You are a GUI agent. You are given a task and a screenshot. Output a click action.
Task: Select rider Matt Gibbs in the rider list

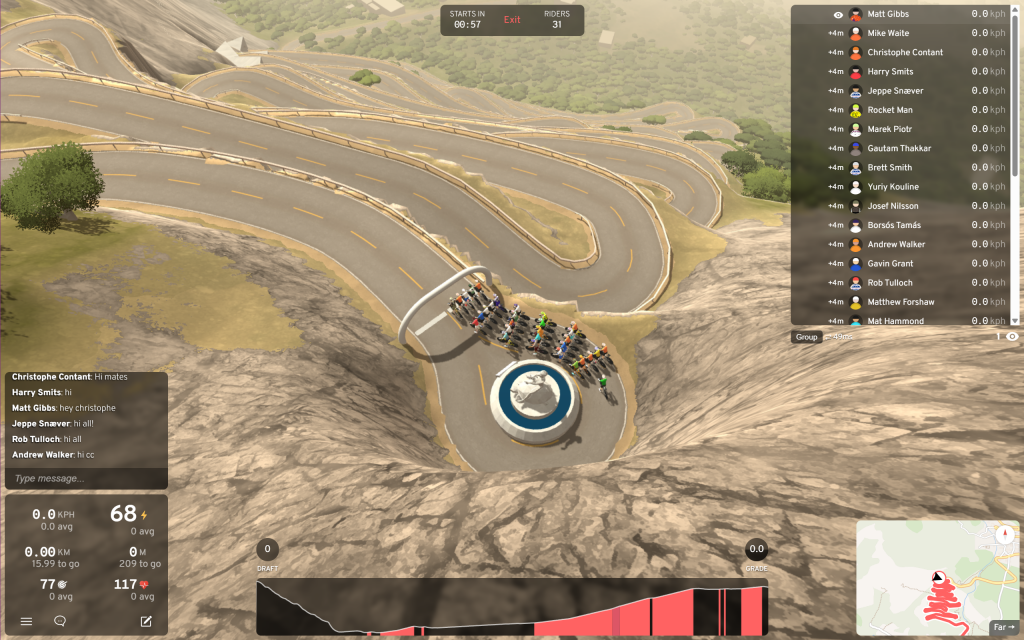coord(888,14)
